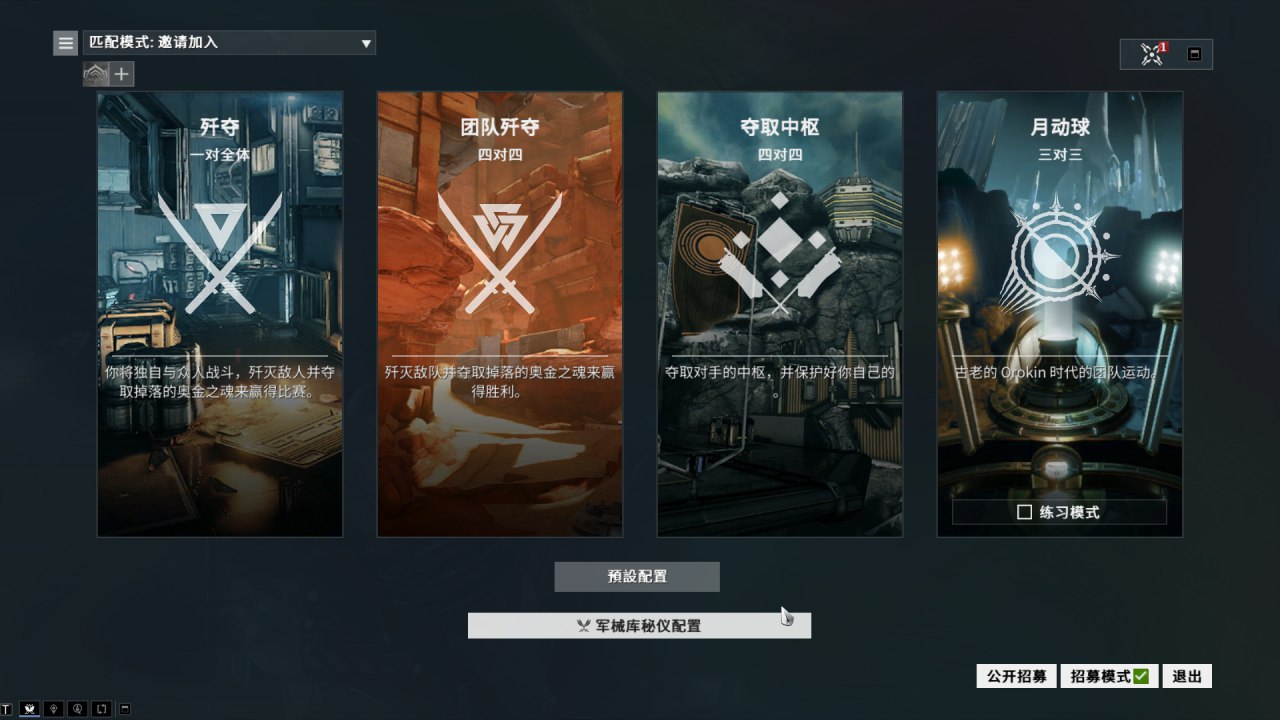
Task: Exit with the 退出 button
Action: pos(1187,676)
